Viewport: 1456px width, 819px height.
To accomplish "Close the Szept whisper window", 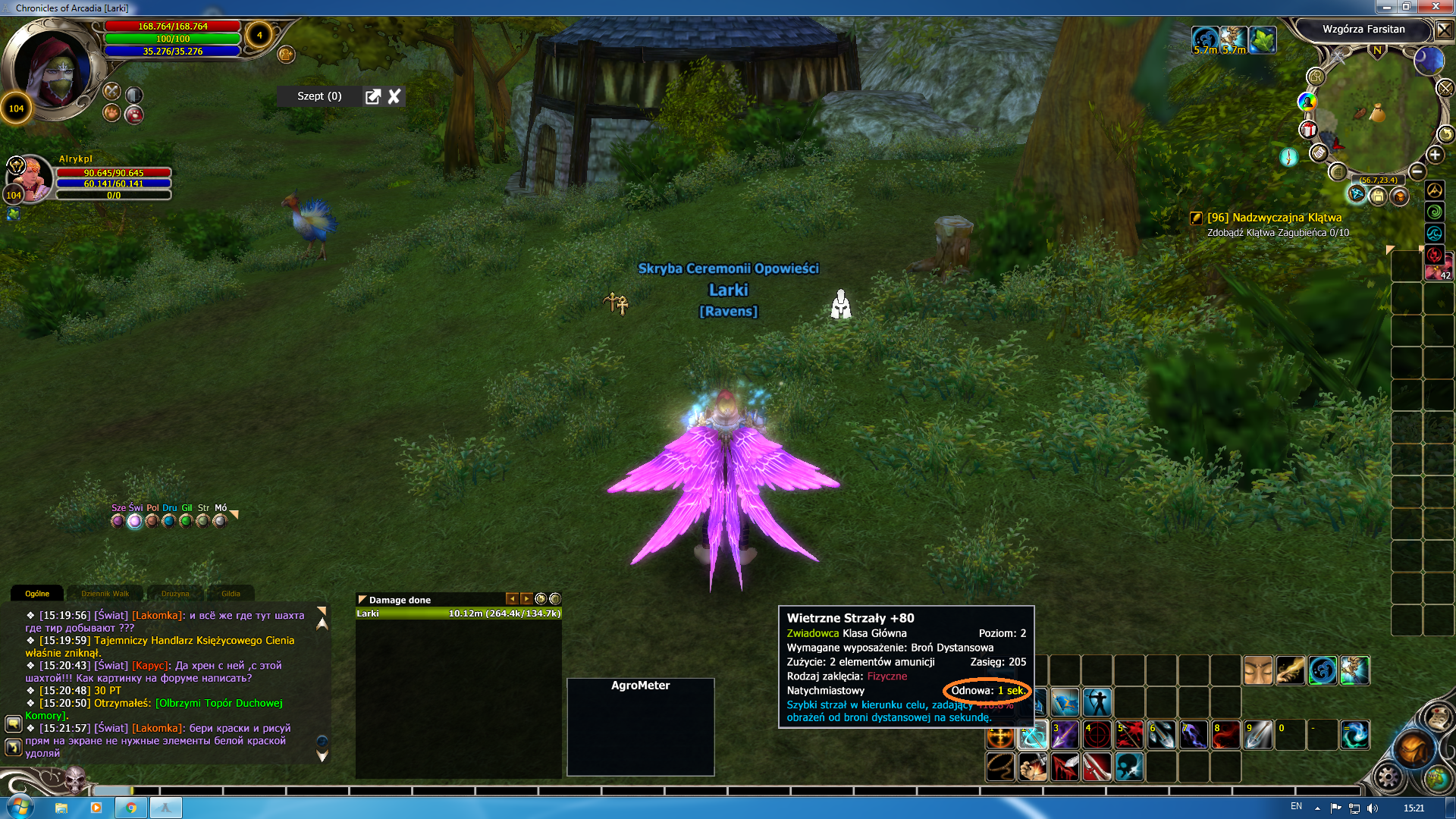I will (394, 96).
